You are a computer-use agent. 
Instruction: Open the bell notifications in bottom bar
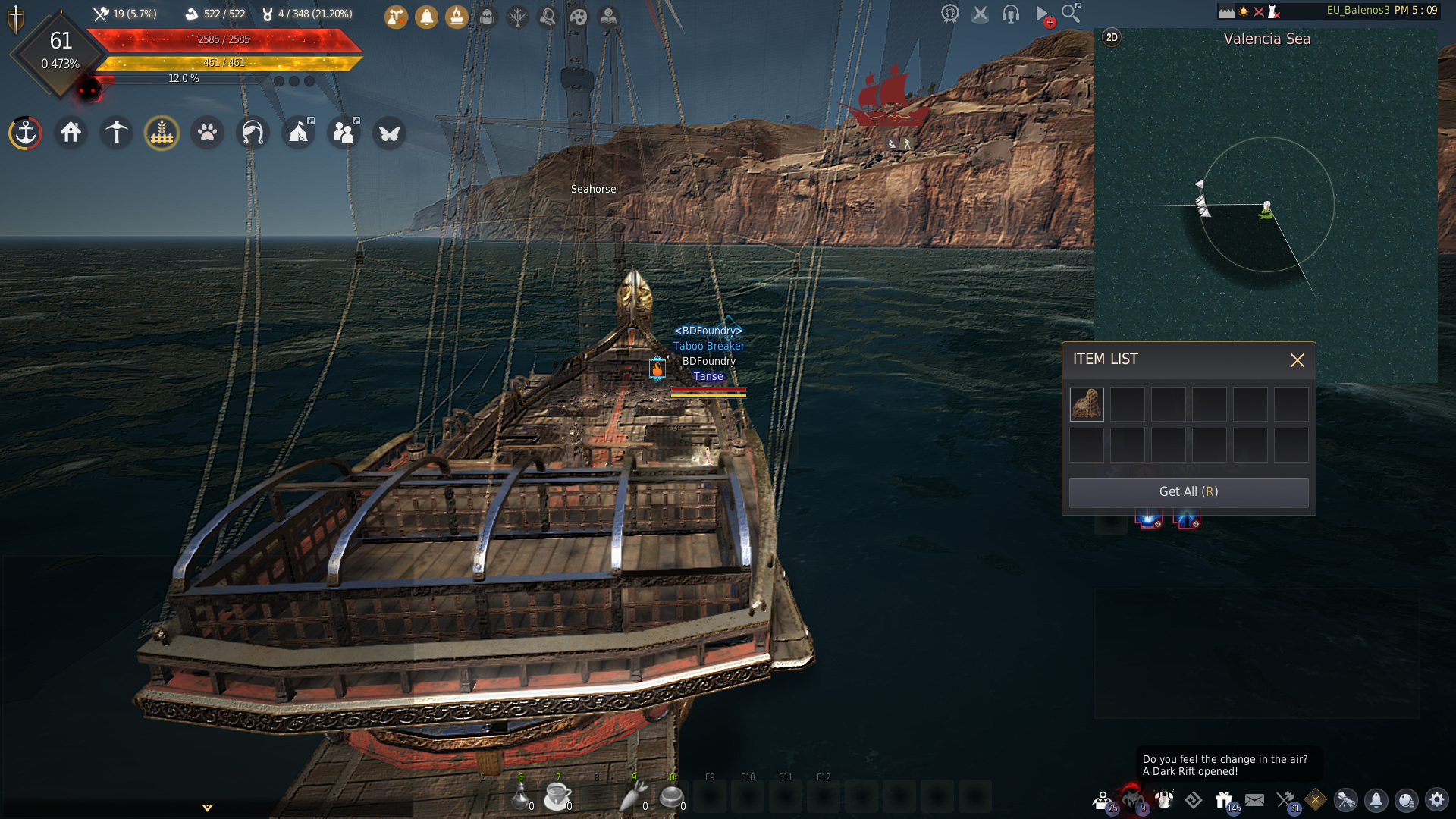click(1376, 800)
